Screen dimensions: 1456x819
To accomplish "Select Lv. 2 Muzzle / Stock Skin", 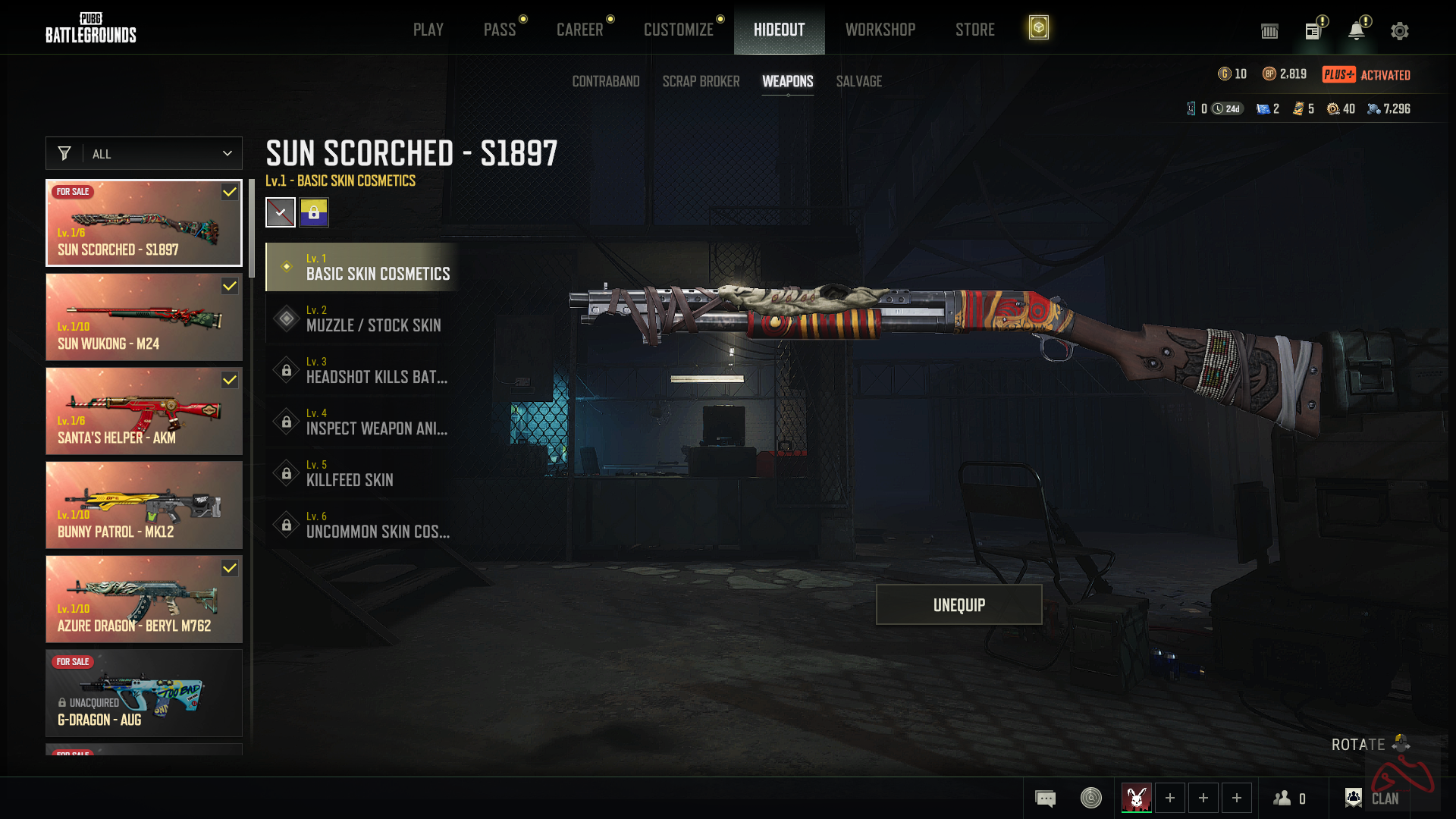I will click(362, 318).
